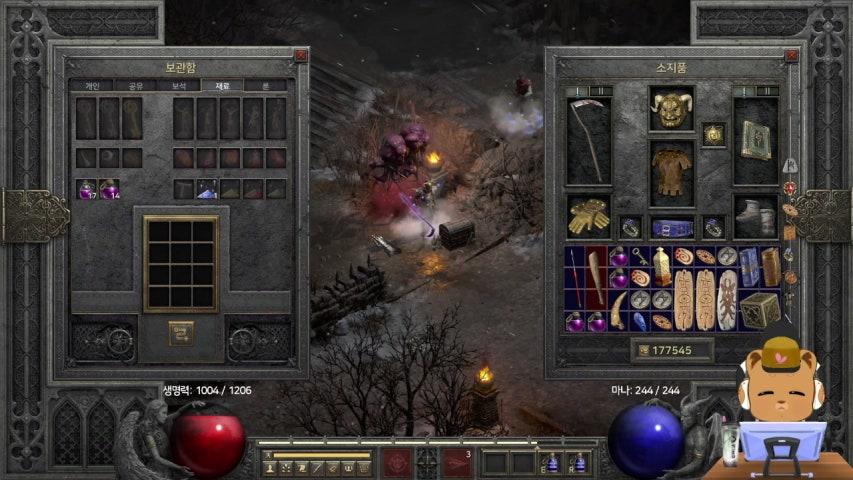Select the green tome off-hand slot
This screenshot has height=480, width=853.
(755, 141)
